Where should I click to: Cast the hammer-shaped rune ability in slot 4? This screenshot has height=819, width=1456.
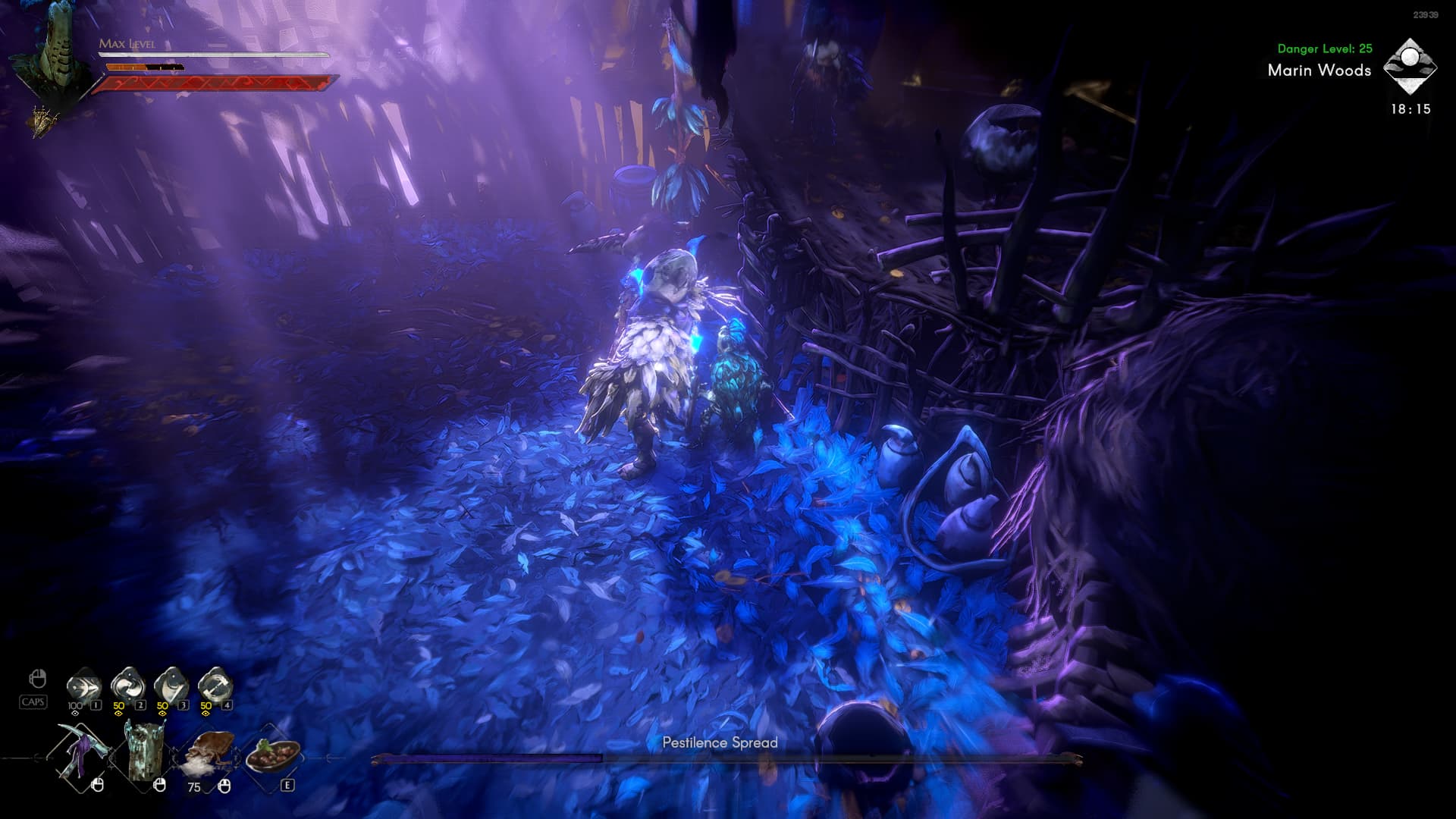pos(215,686)
